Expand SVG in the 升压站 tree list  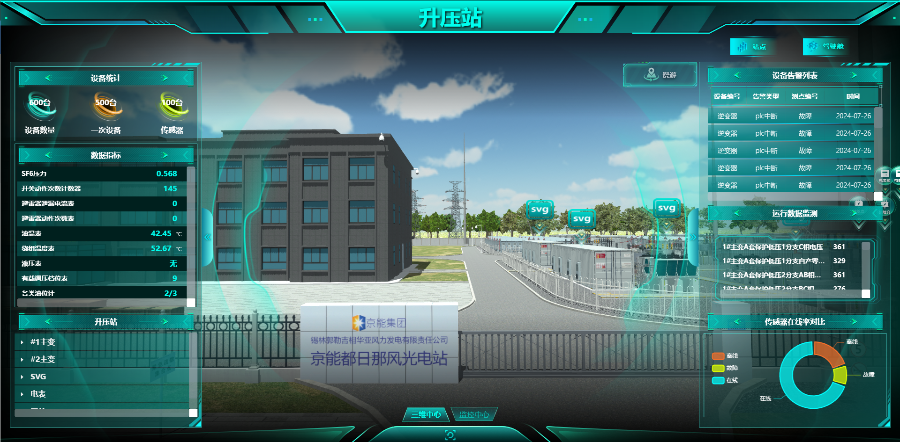38,376
